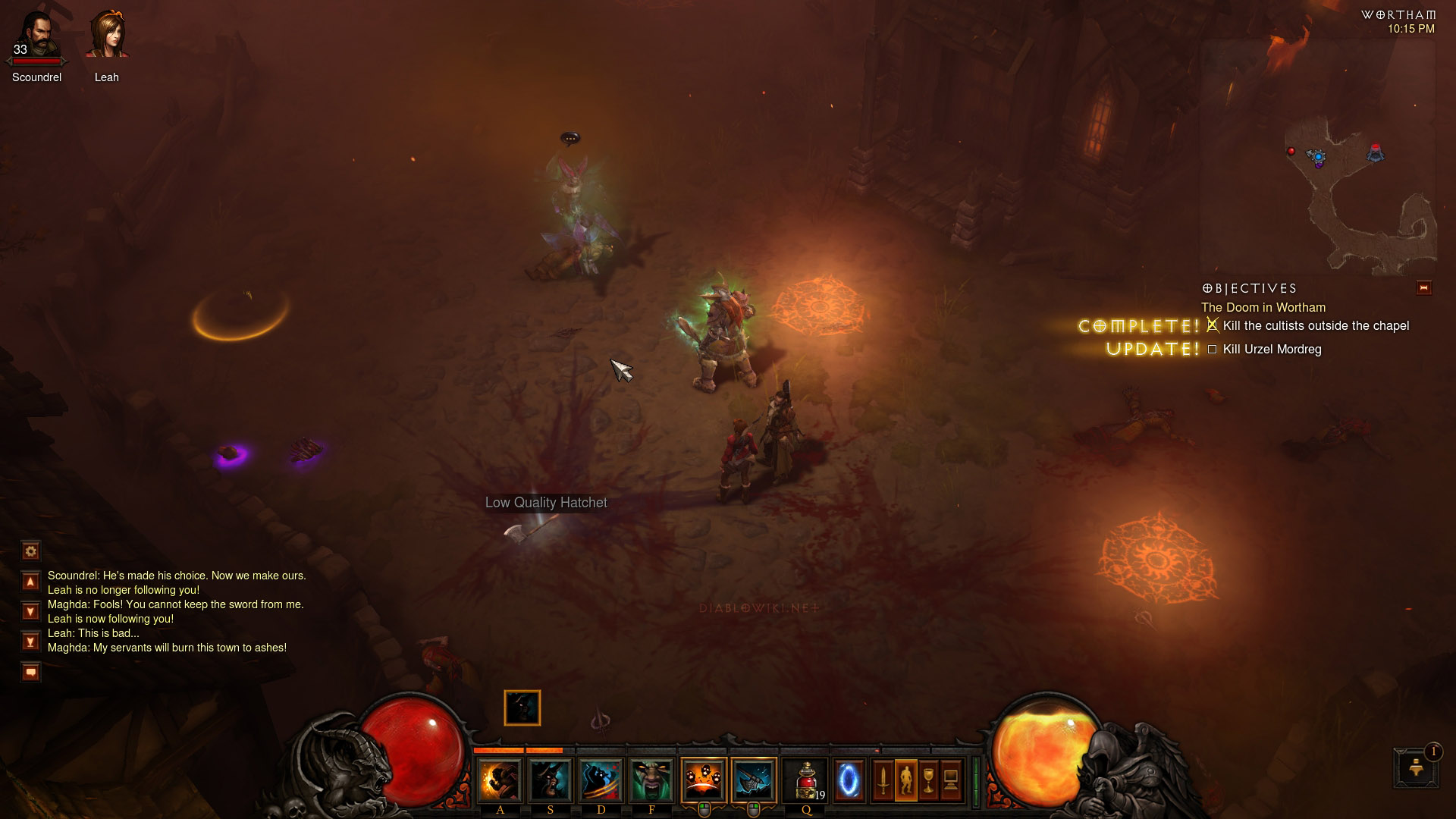Cast the blue Town Portal
1456x819 pixels.
(849, 780)
